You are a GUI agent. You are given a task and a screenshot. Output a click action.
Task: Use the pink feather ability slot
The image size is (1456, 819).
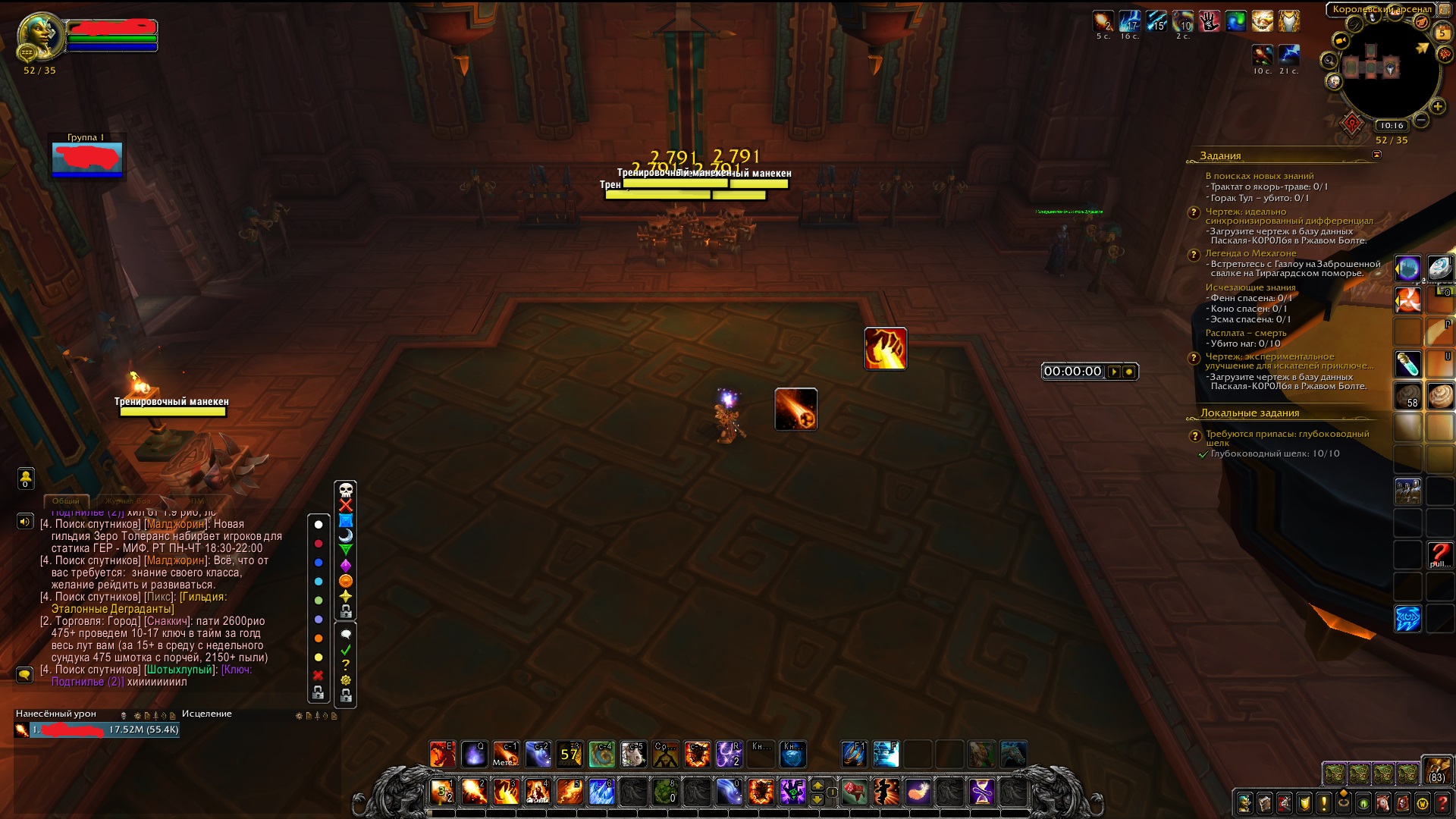pos(918,792)
